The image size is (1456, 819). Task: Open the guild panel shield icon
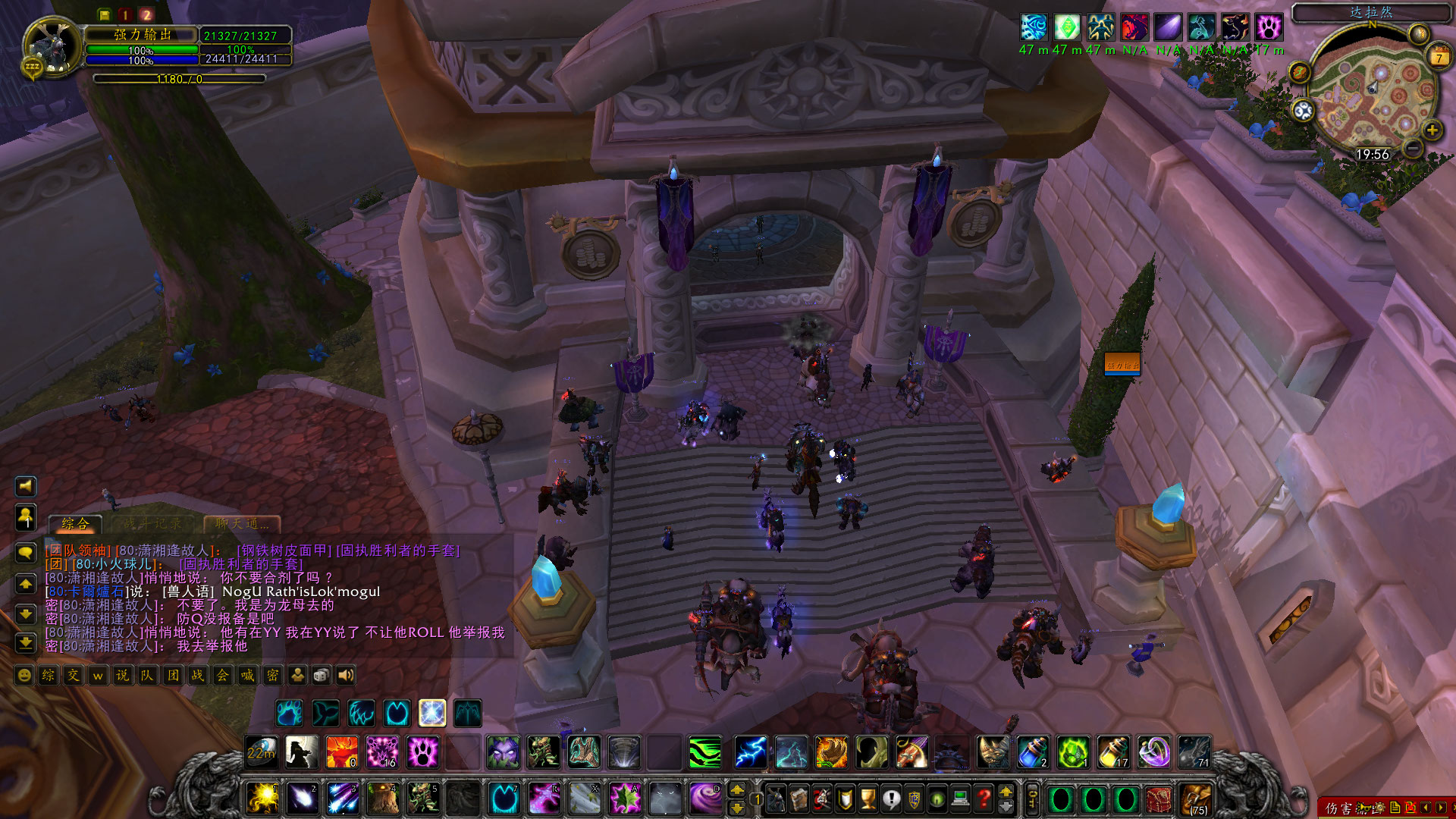click(914, 798)
